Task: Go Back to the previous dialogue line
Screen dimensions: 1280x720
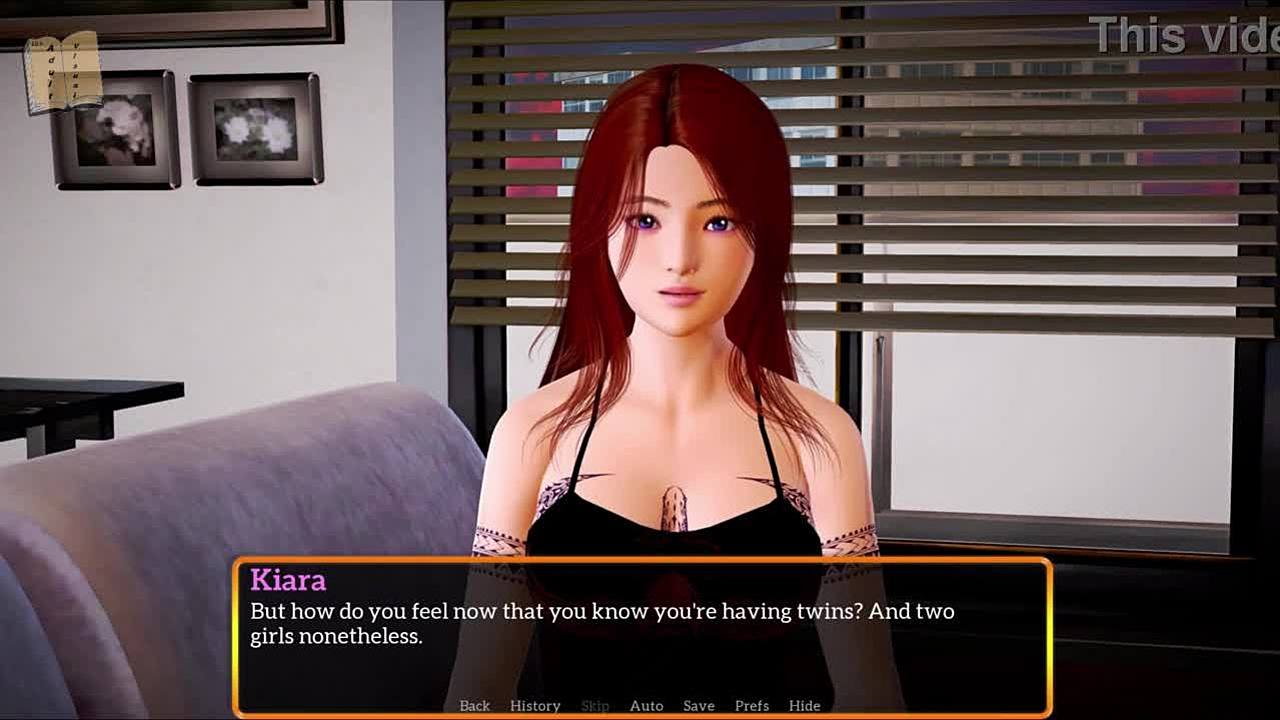Action: (x=474, y=706)
